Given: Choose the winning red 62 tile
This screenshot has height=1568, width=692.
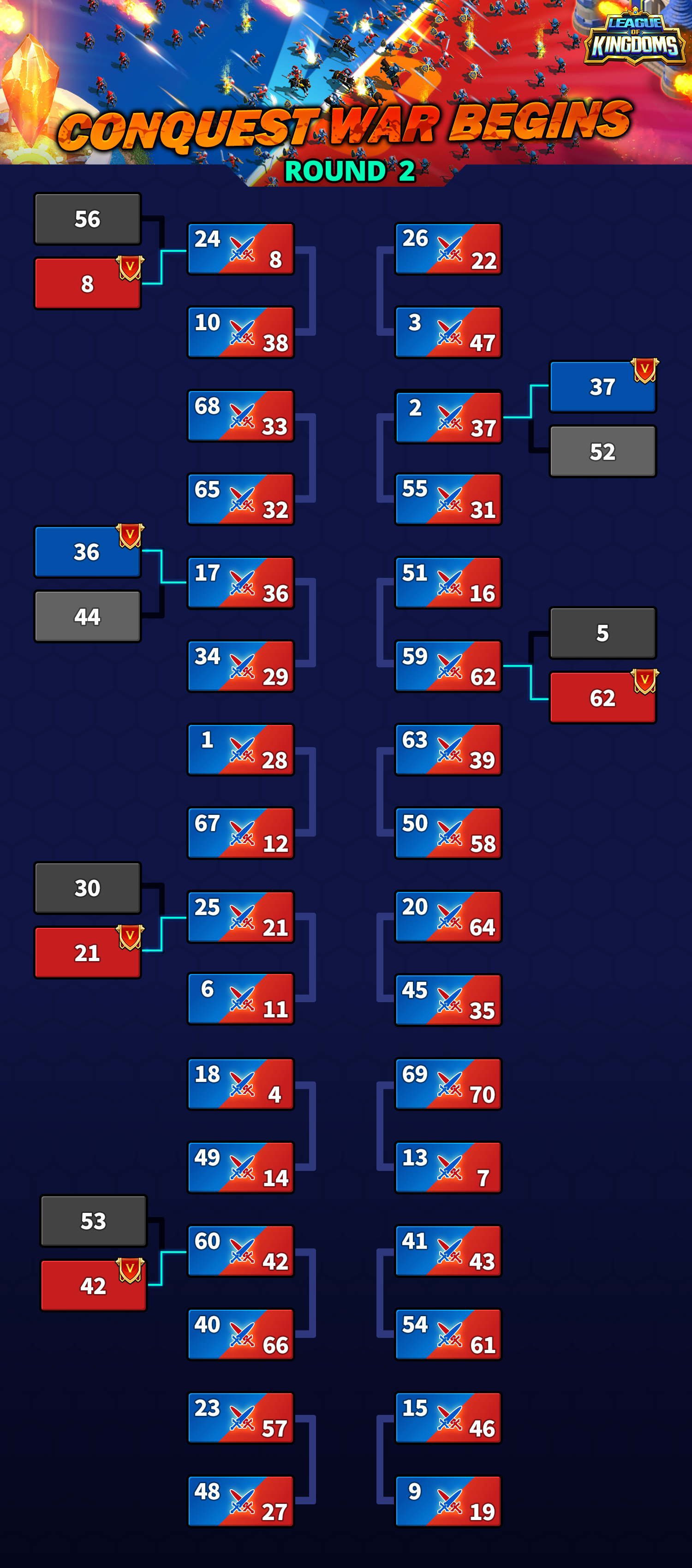Looking at the screenshot, I should (603, 698).
